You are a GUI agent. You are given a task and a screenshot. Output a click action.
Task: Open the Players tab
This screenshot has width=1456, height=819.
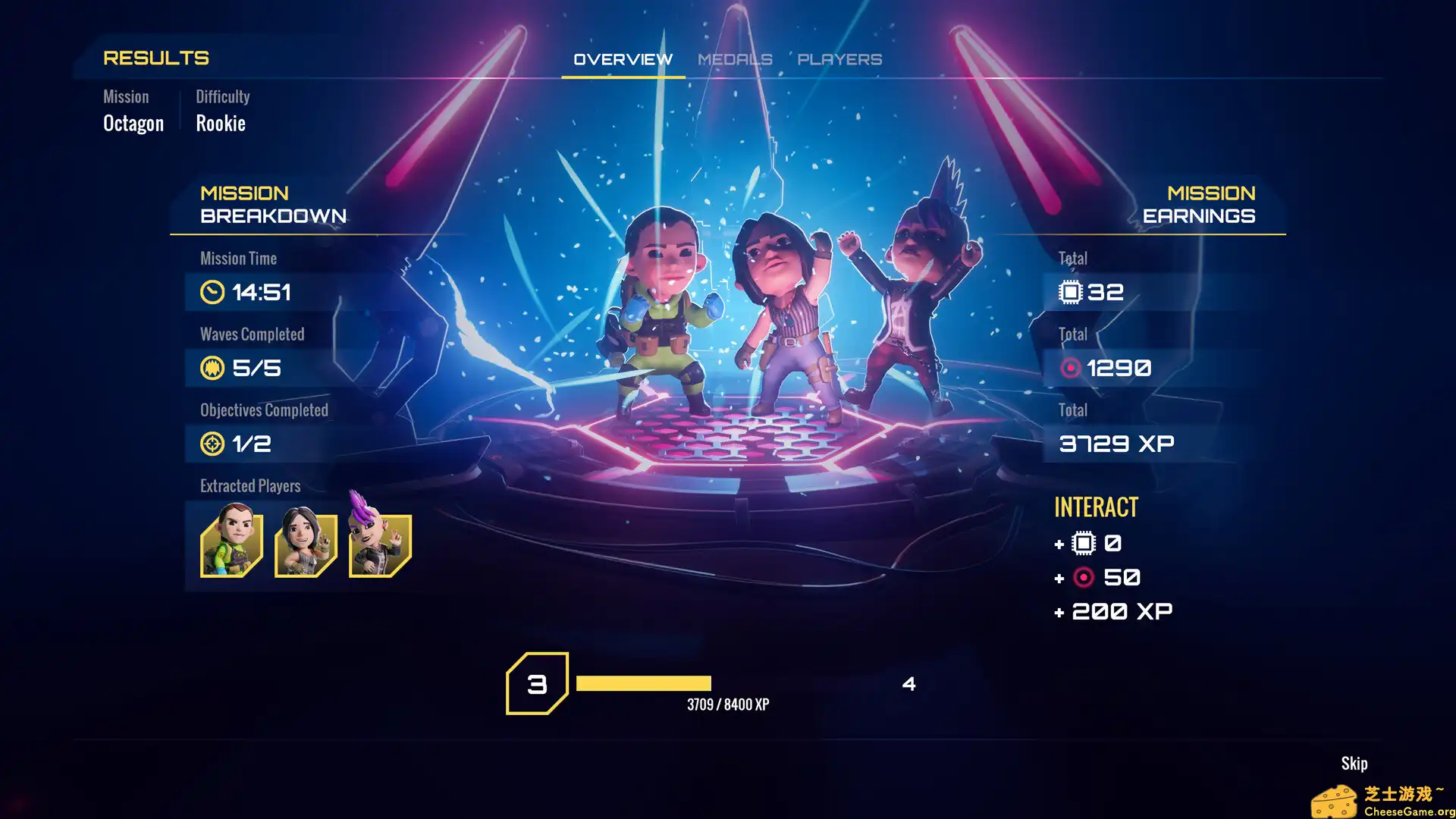(x=841, y=59)
